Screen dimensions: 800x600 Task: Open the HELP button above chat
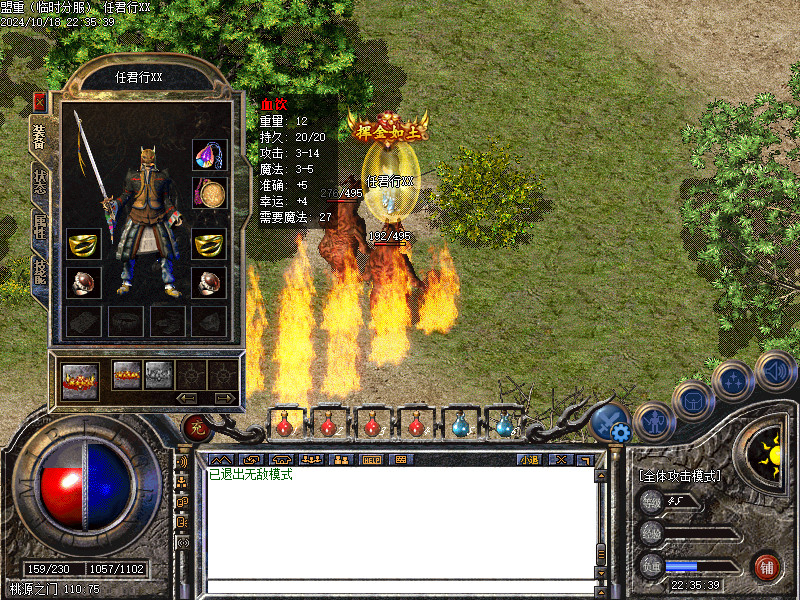click(x=372, y=459)
